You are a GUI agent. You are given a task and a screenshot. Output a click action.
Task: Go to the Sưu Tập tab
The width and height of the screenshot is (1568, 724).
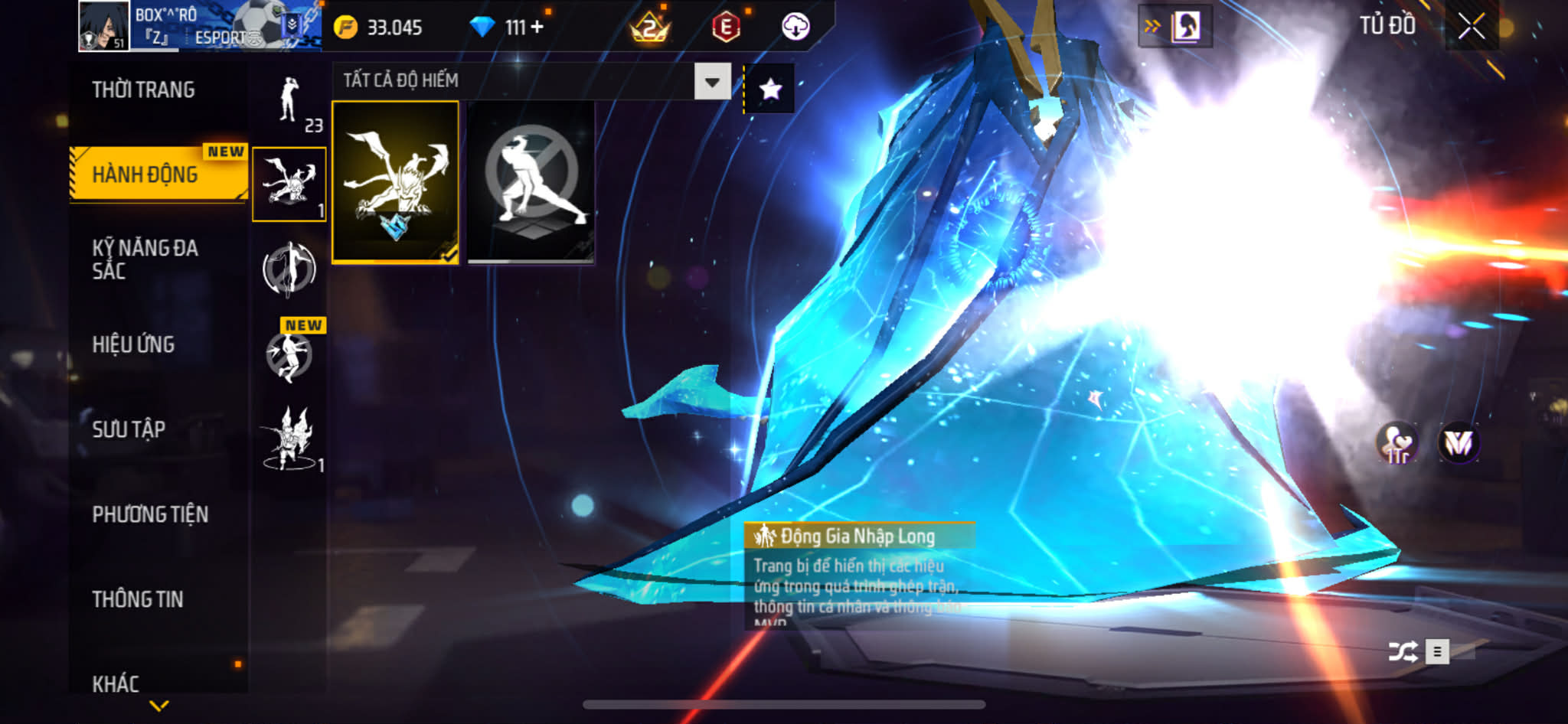click(x=129, y=429)
